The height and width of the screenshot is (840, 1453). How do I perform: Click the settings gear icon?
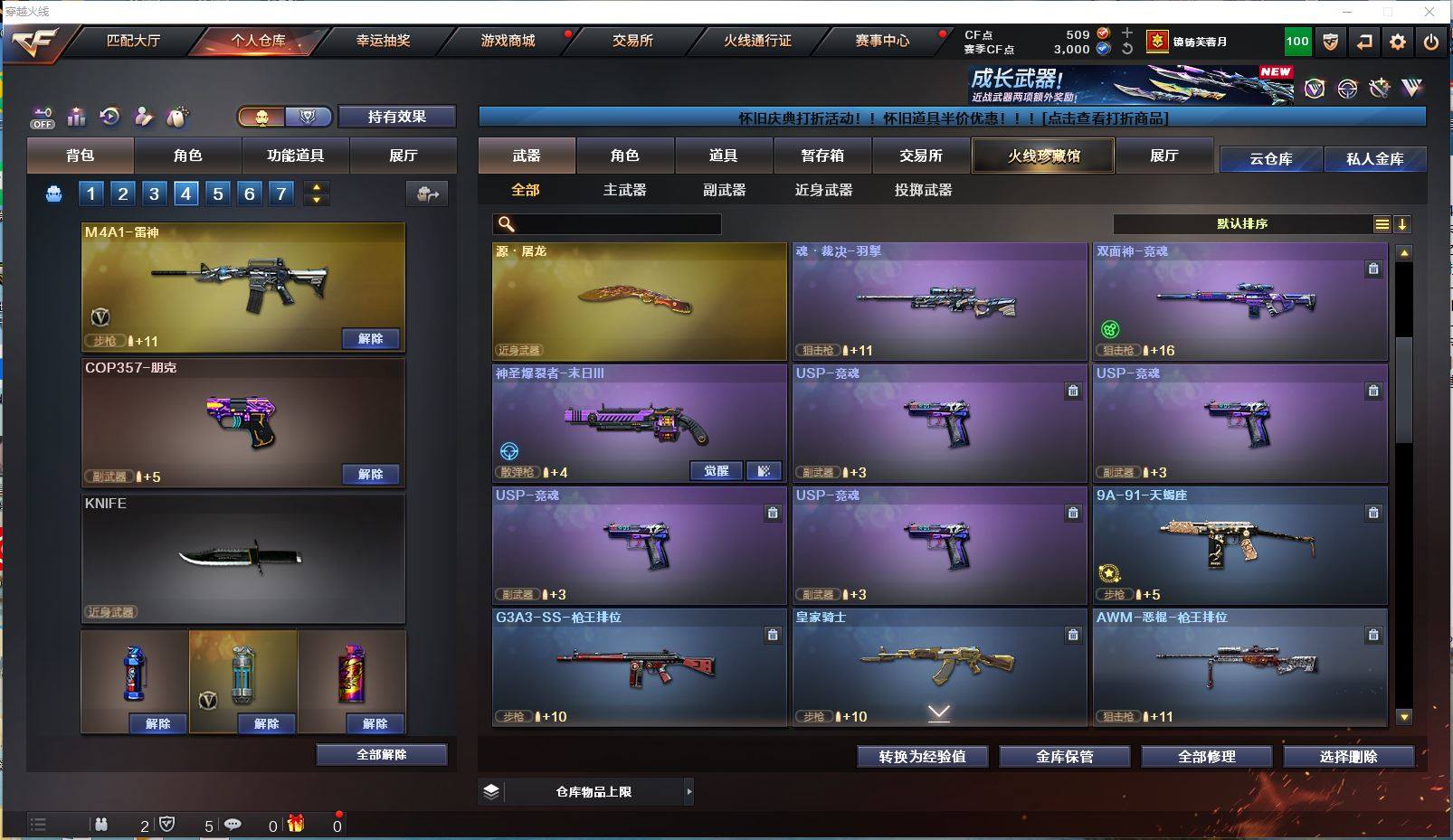(1398, 42)
